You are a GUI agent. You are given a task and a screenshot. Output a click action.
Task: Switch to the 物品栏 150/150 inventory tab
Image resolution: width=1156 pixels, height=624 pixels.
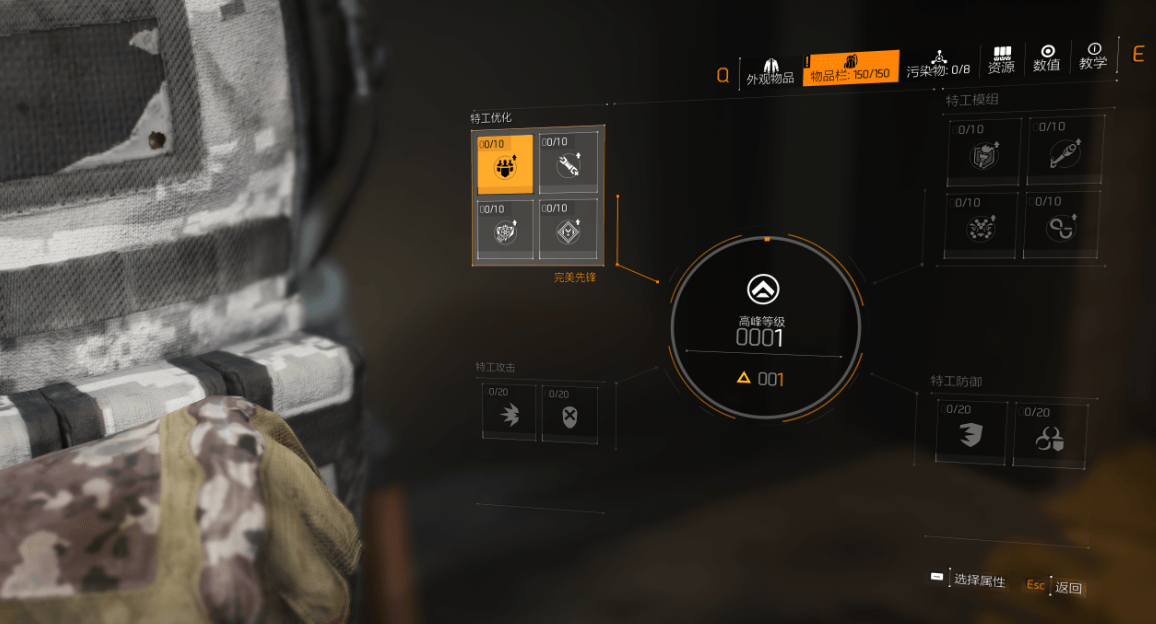point(851,68)
